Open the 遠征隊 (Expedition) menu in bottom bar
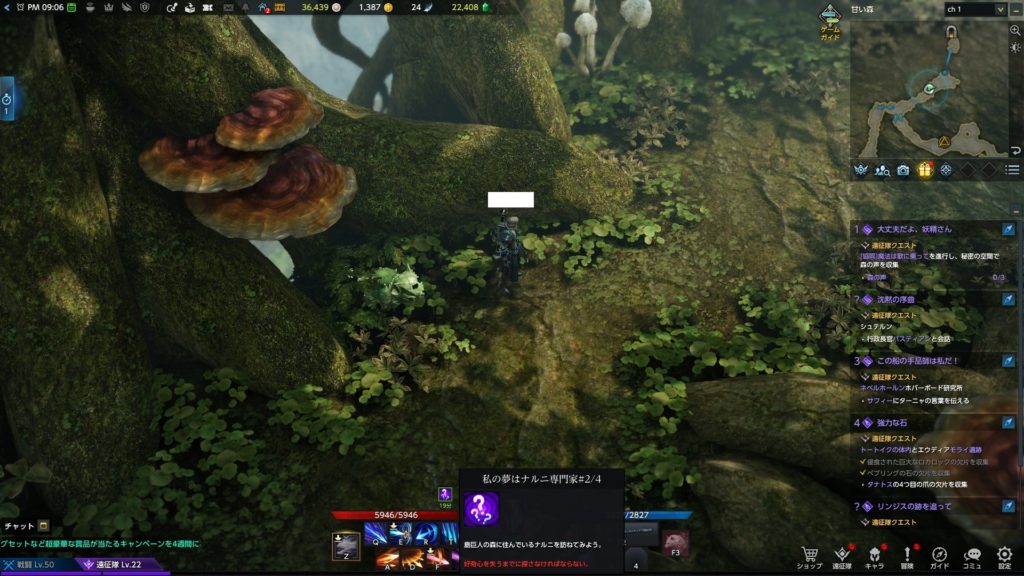1024x576 pixels. point(842,556)
